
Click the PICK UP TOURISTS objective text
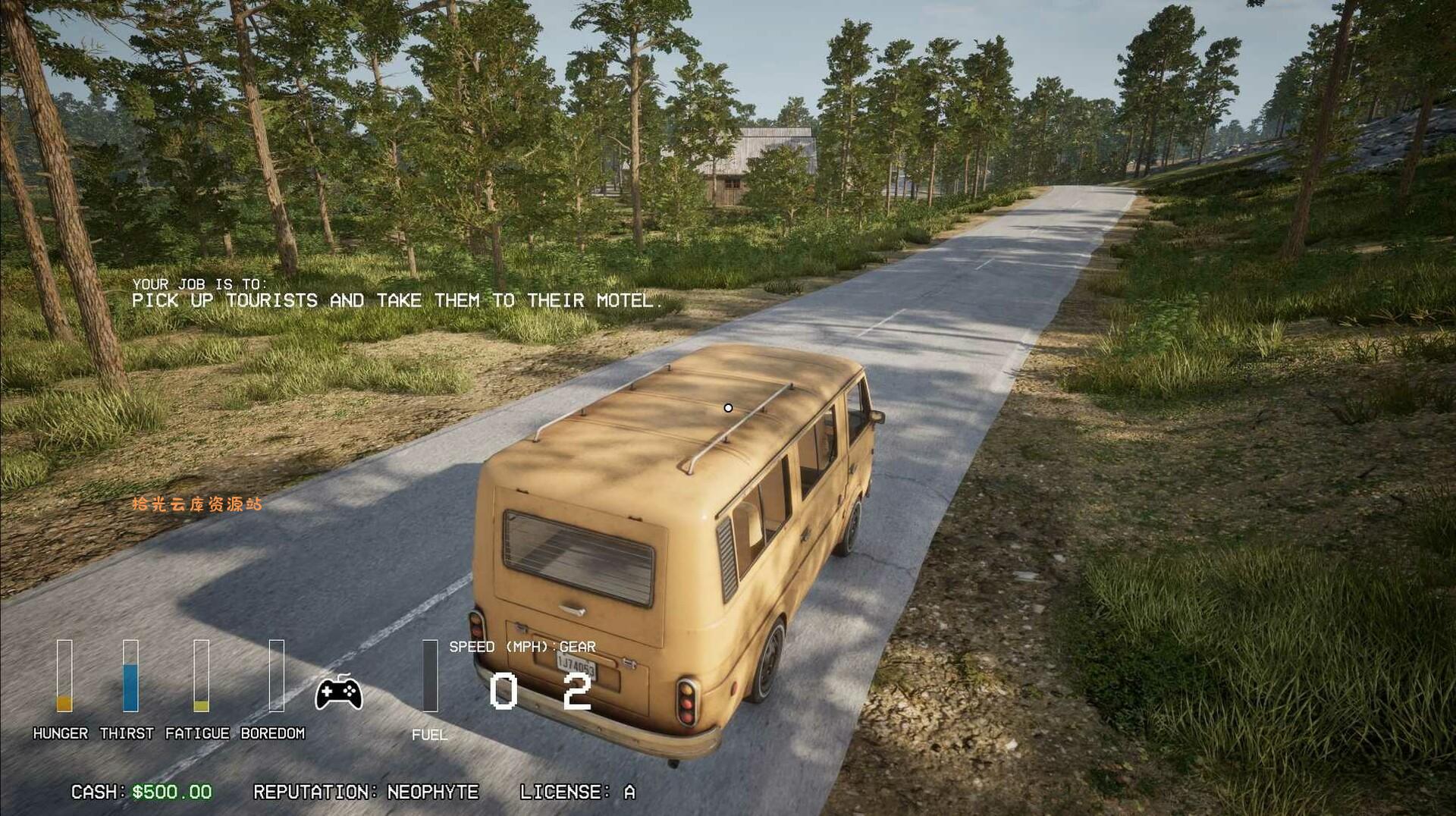(397, 300)
